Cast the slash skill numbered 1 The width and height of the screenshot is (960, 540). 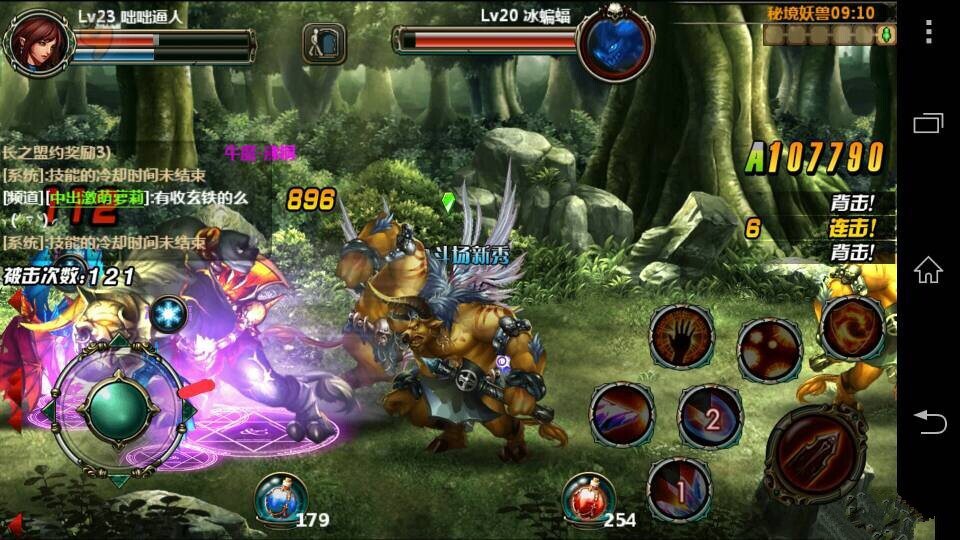tap(679, 490)
